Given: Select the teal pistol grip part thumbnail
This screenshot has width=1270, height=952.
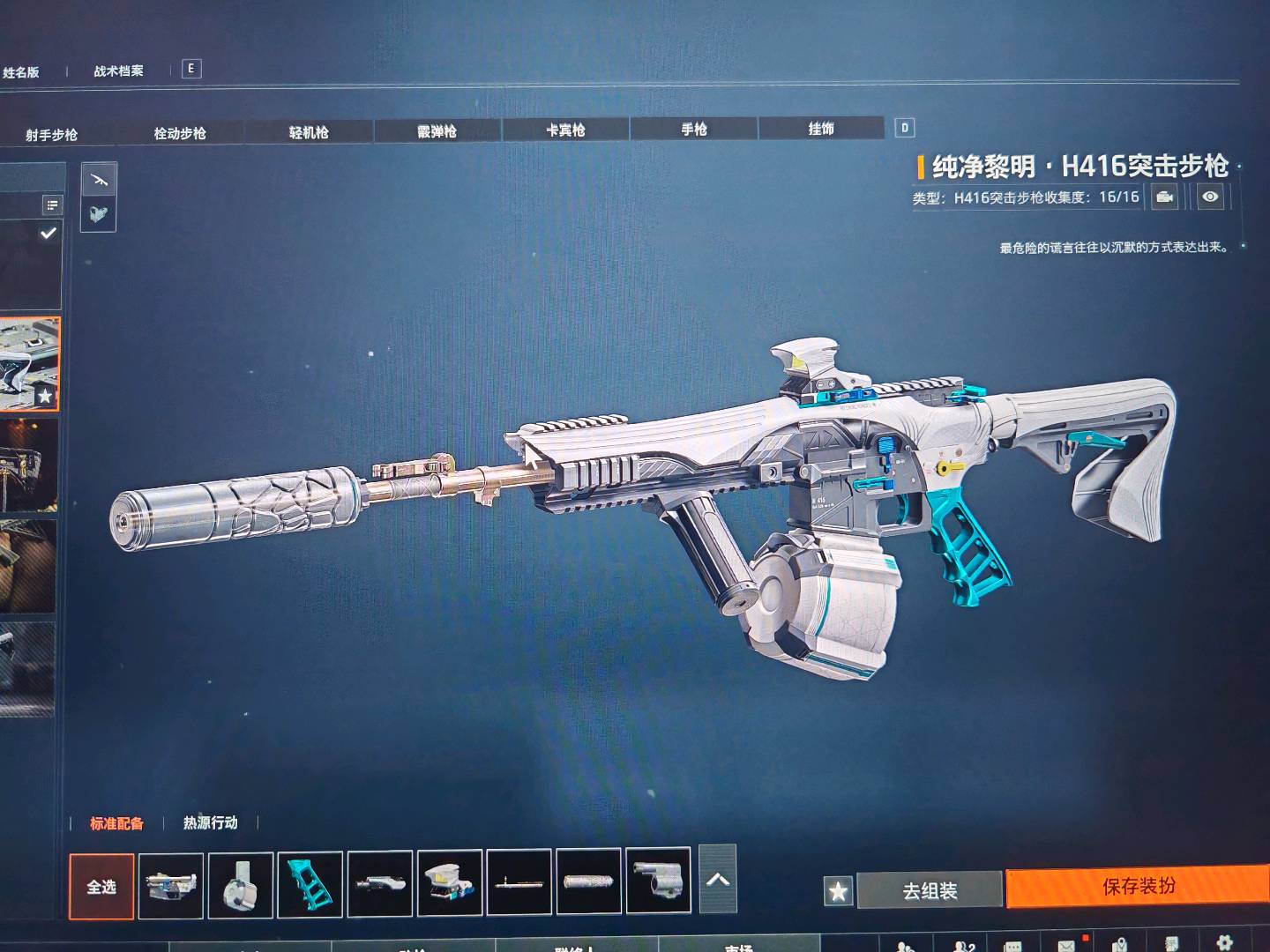Looking at the screenshot, I should [310, 882].
